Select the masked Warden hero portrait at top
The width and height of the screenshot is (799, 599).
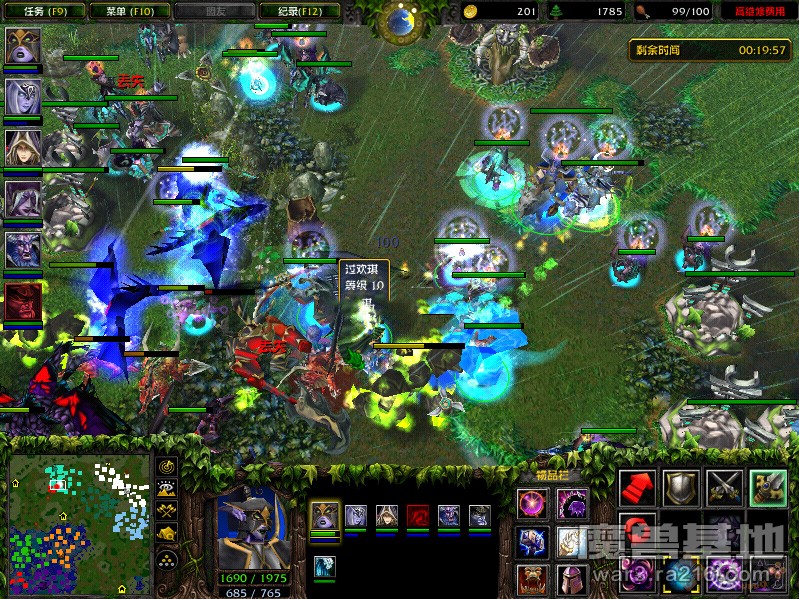click(22, 46)
